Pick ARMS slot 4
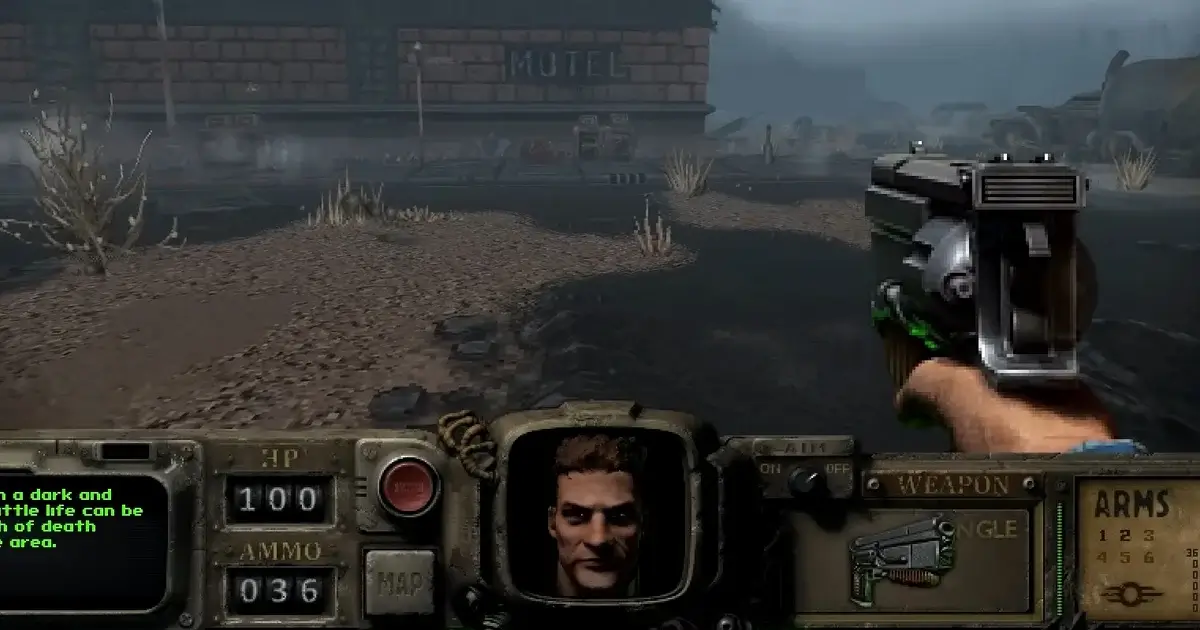The width and height of the screenshot is (1200, 630). [x=1102, y=557]
